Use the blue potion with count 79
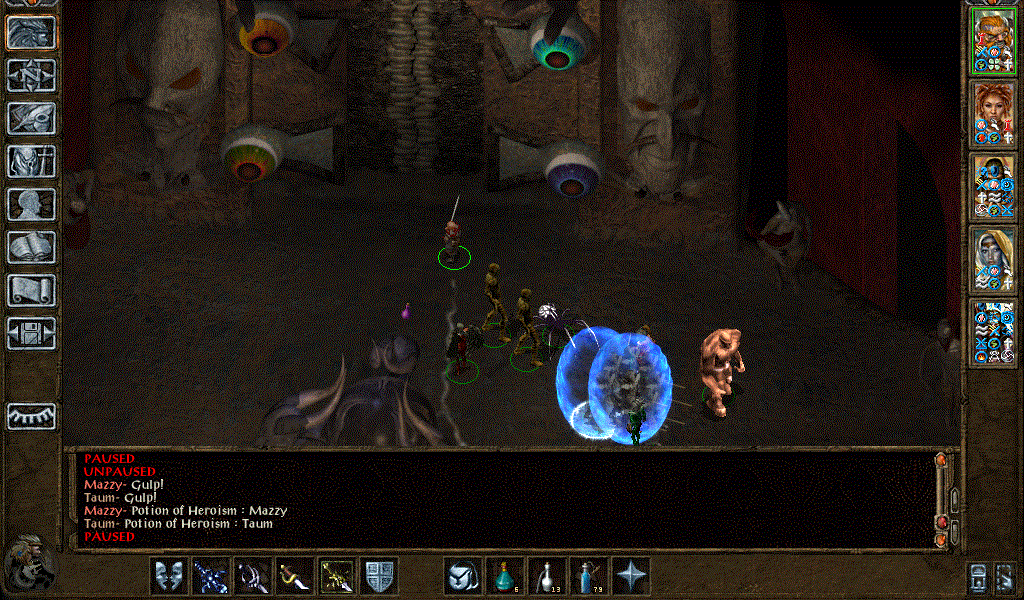The height and width of the screenshot is (600, 1024). 589,576
